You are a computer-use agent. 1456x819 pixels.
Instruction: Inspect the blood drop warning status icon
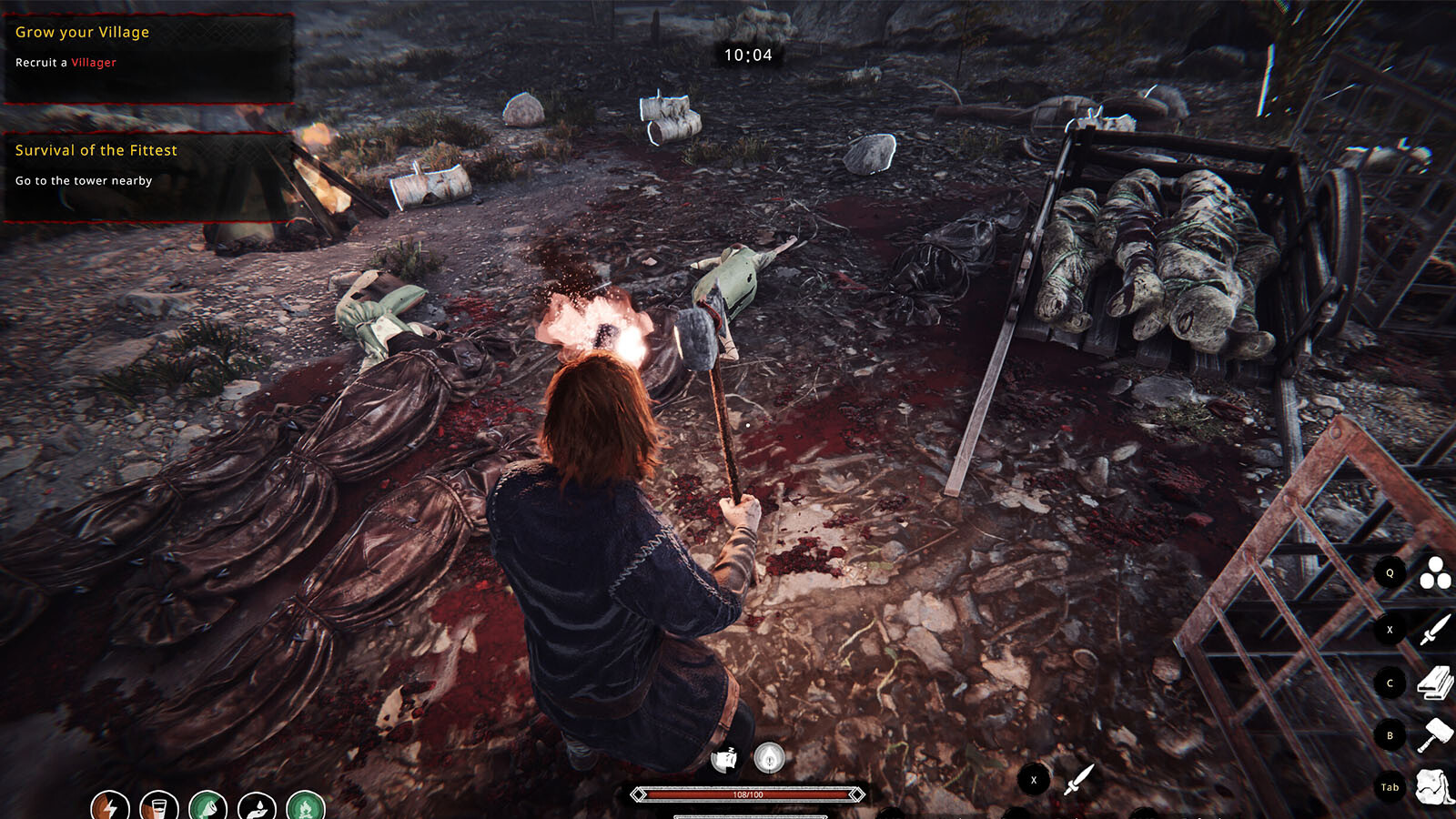(x=770, y=757)
